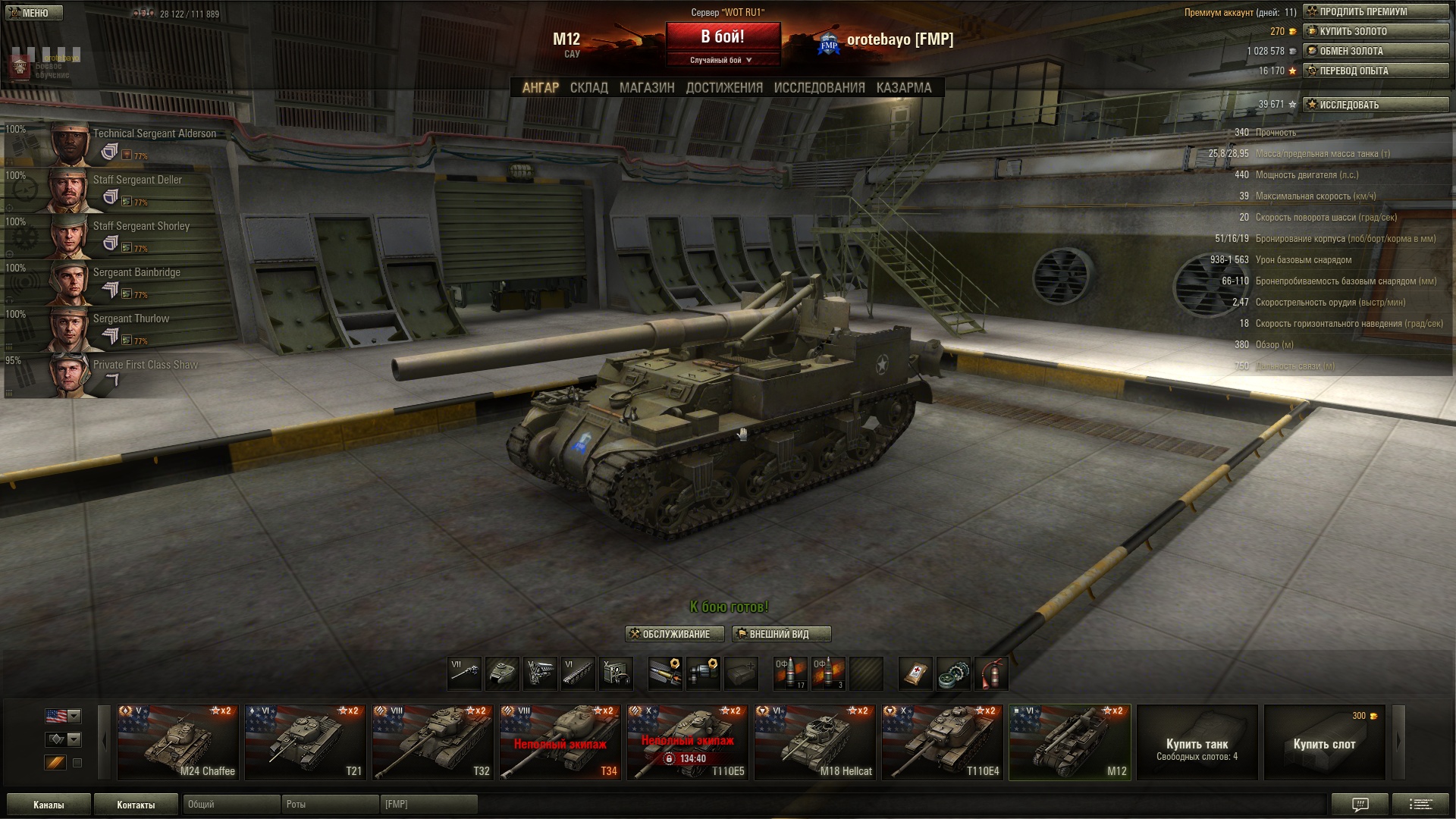
Task: Choose the M18 Hellcat tank
Action: point(815,742)
